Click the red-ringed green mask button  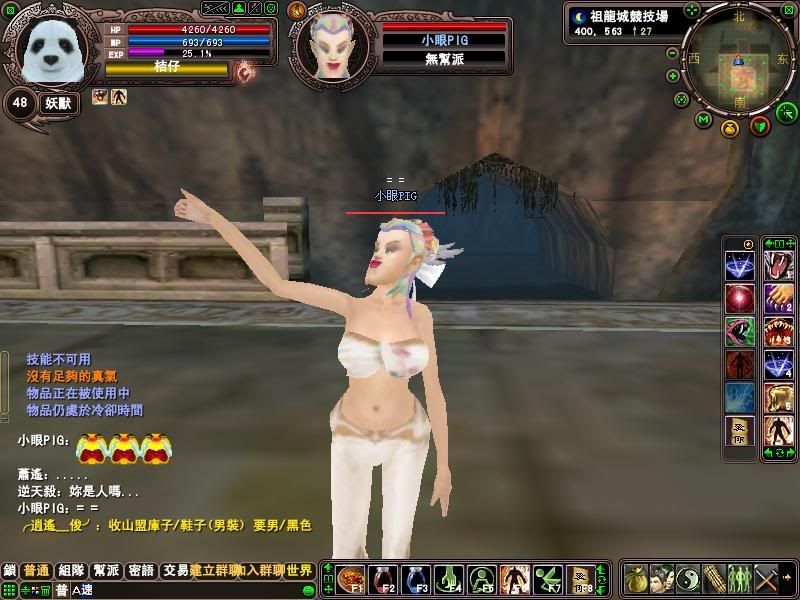click(759, 126)
